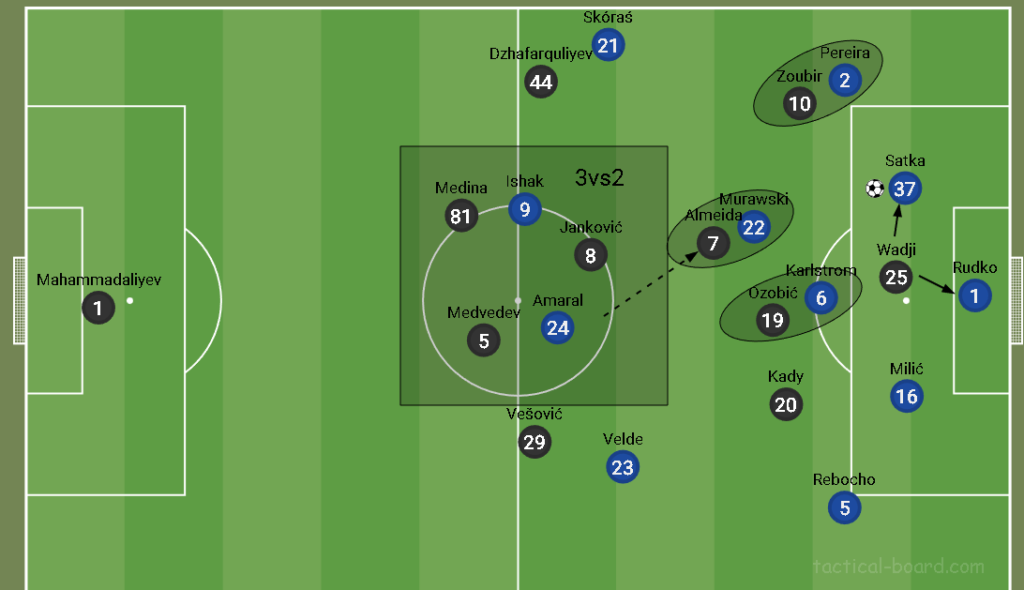Select Rebocho's blue number 5 token
Screen dimensions: 1024x590
pyautogui.click(x=845, y=507)
